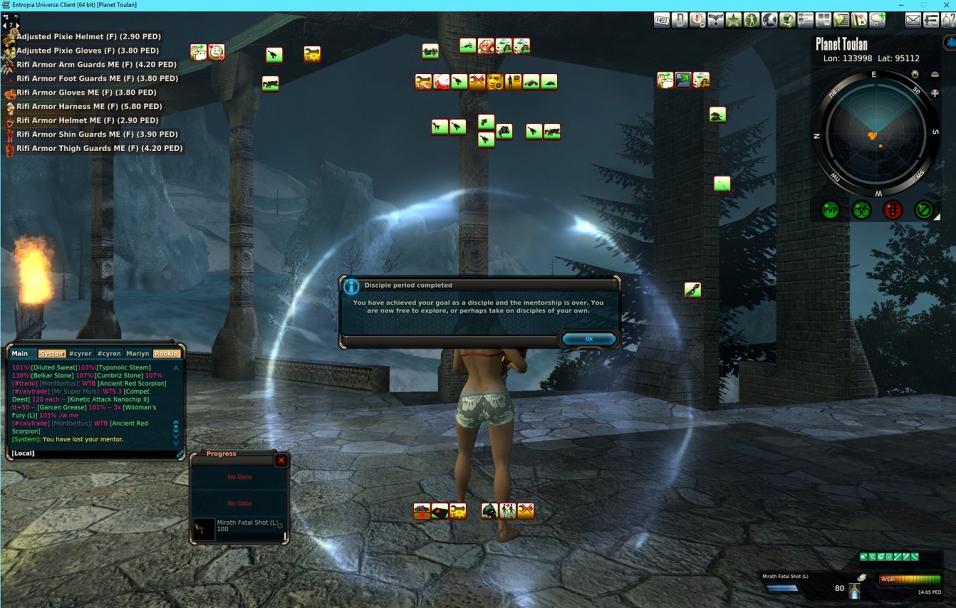Select the Rookie chat tab
Image resolution: width=956 pixels, height=608 pixels.
(x=167, y=353)
